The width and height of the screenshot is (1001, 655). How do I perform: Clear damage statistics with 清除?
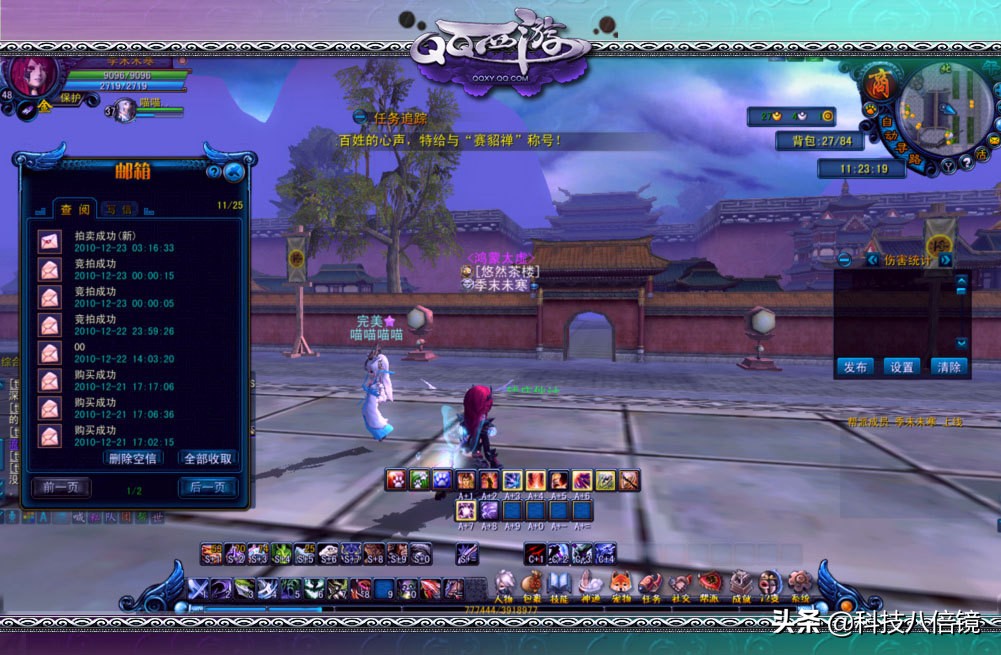(x=948, y=367)
